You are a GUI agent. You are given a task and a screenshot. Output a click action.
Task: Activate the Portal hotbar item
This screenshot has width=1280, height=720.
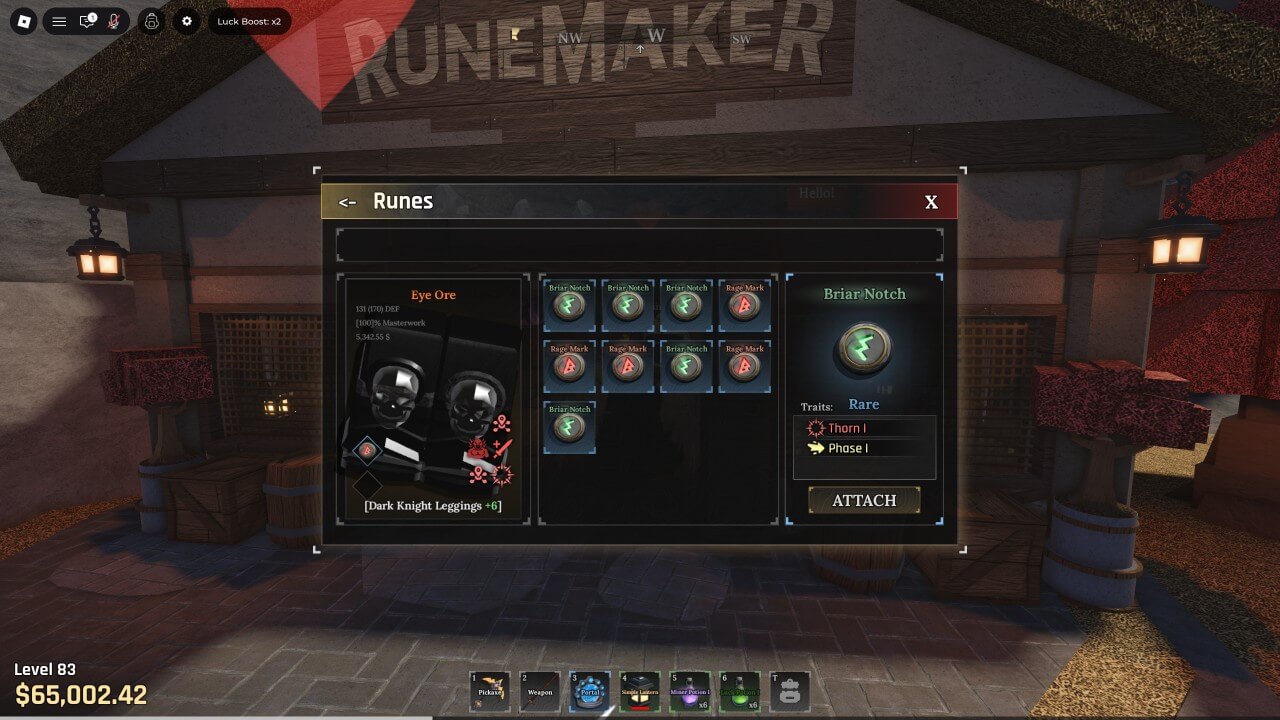[x=590, y=691]
